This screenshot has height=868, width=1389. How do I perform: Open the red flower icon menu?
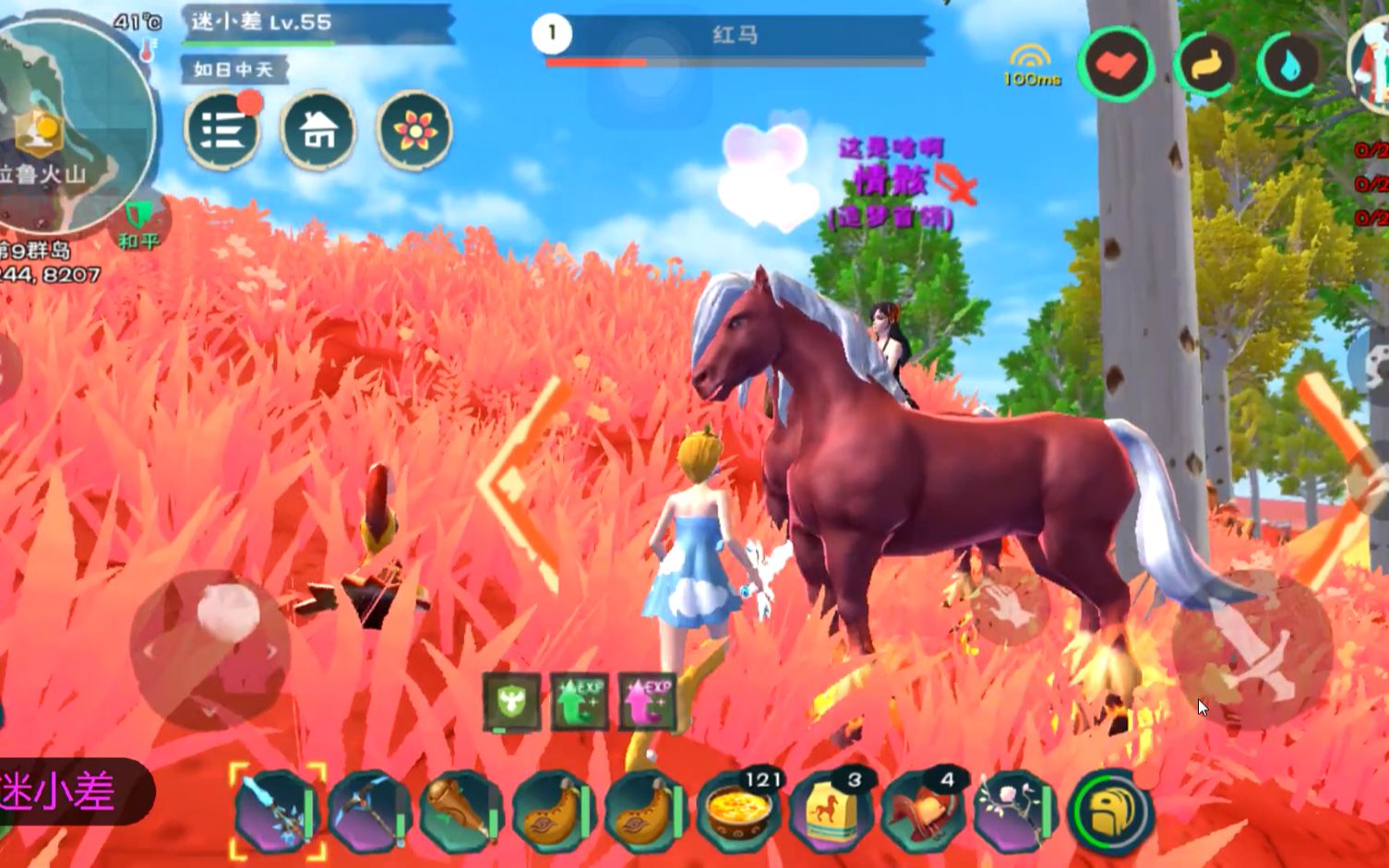(x=414, y=131)
